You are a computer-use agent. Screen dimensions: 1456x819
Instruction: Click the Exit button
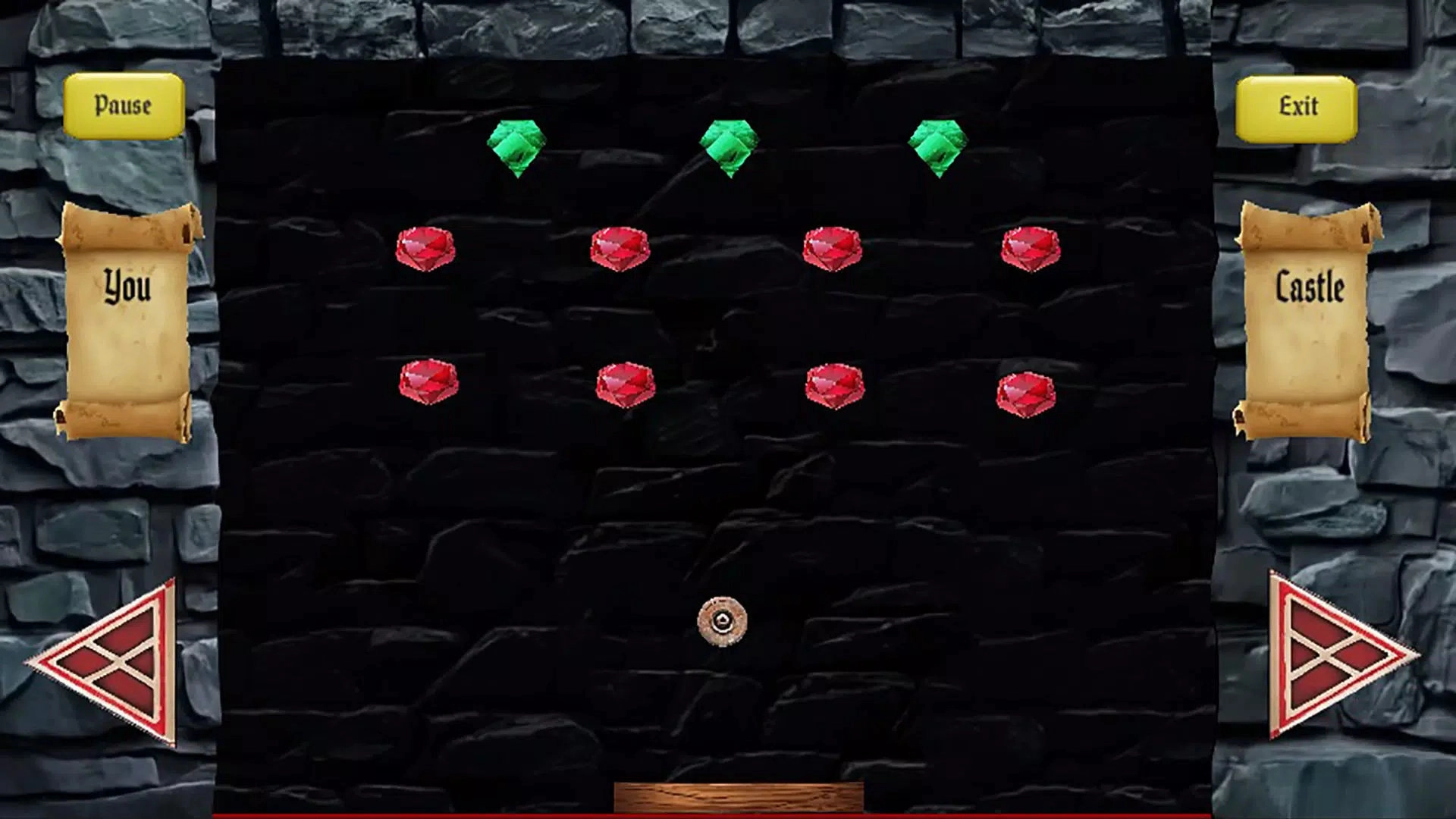[1298, 105]
